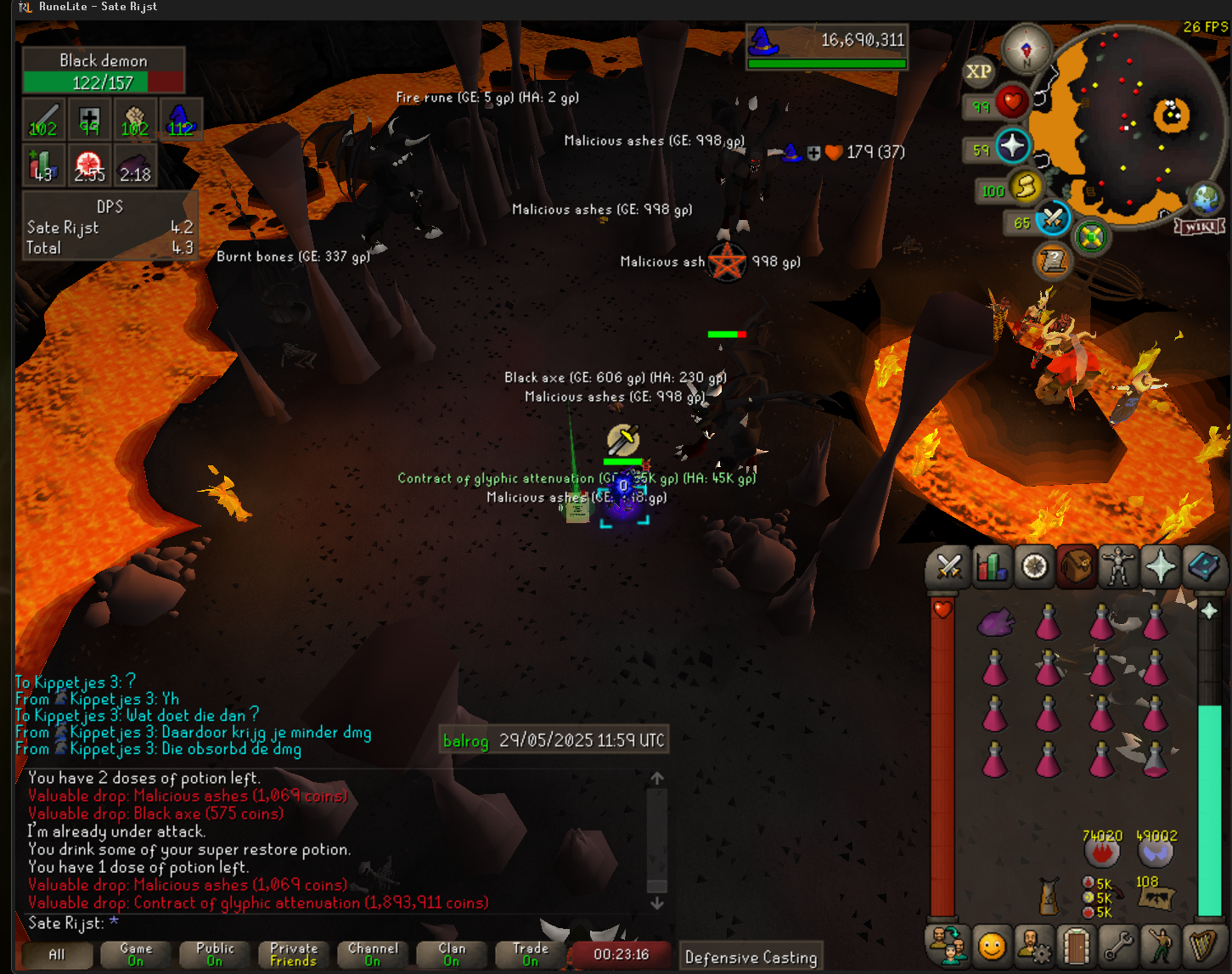The image size is (1232, 974).
Task: Select the Game chat filter tab
Action: pos(136,954)
